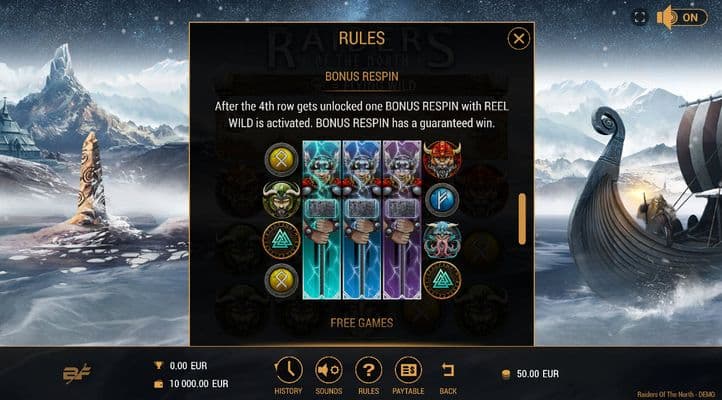Open the Sounds settings
This screenshot has width=722, height=400.
tap(328, 370)
